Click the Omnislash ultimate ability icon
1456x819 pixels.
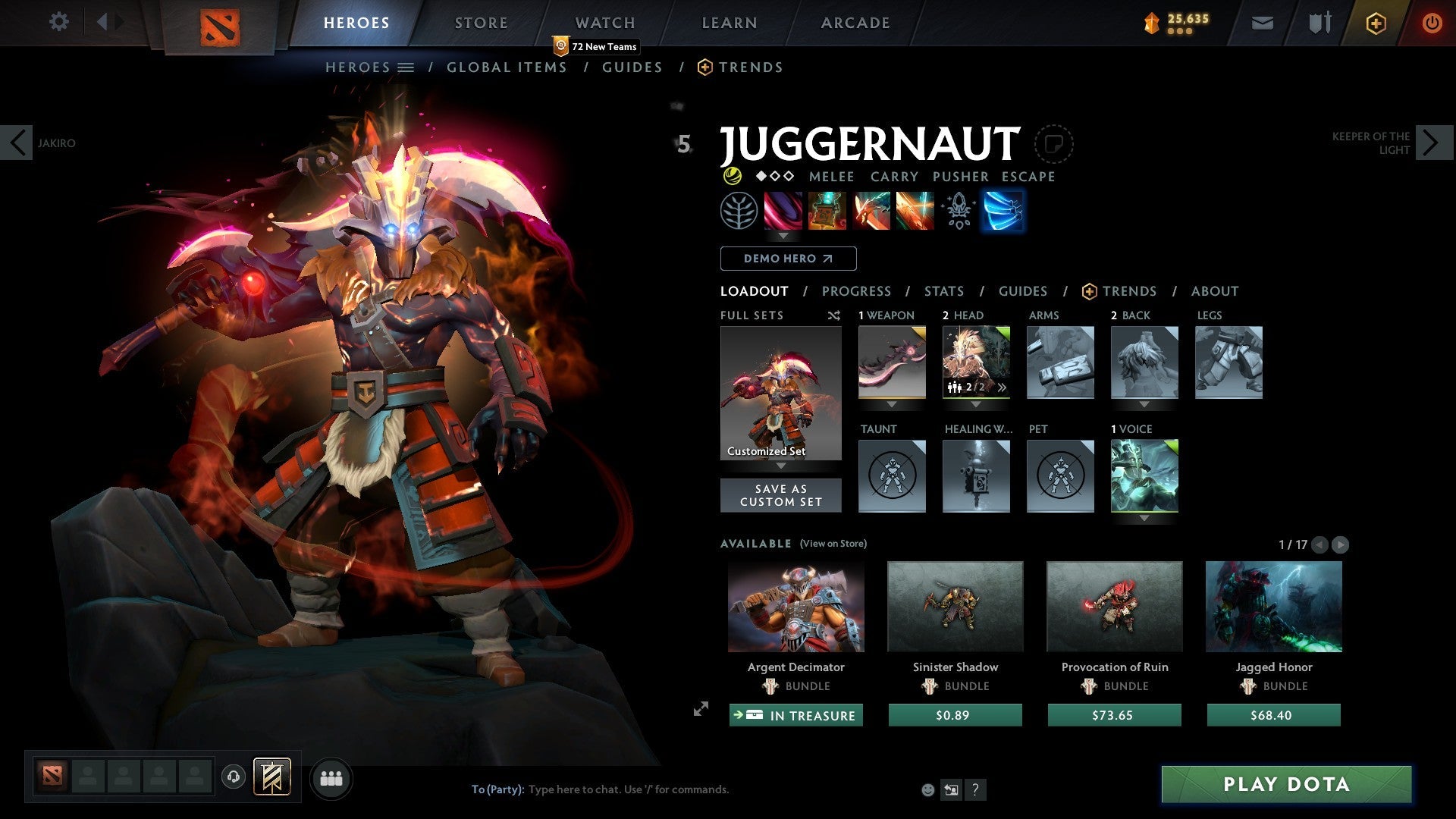click(915, 211)
